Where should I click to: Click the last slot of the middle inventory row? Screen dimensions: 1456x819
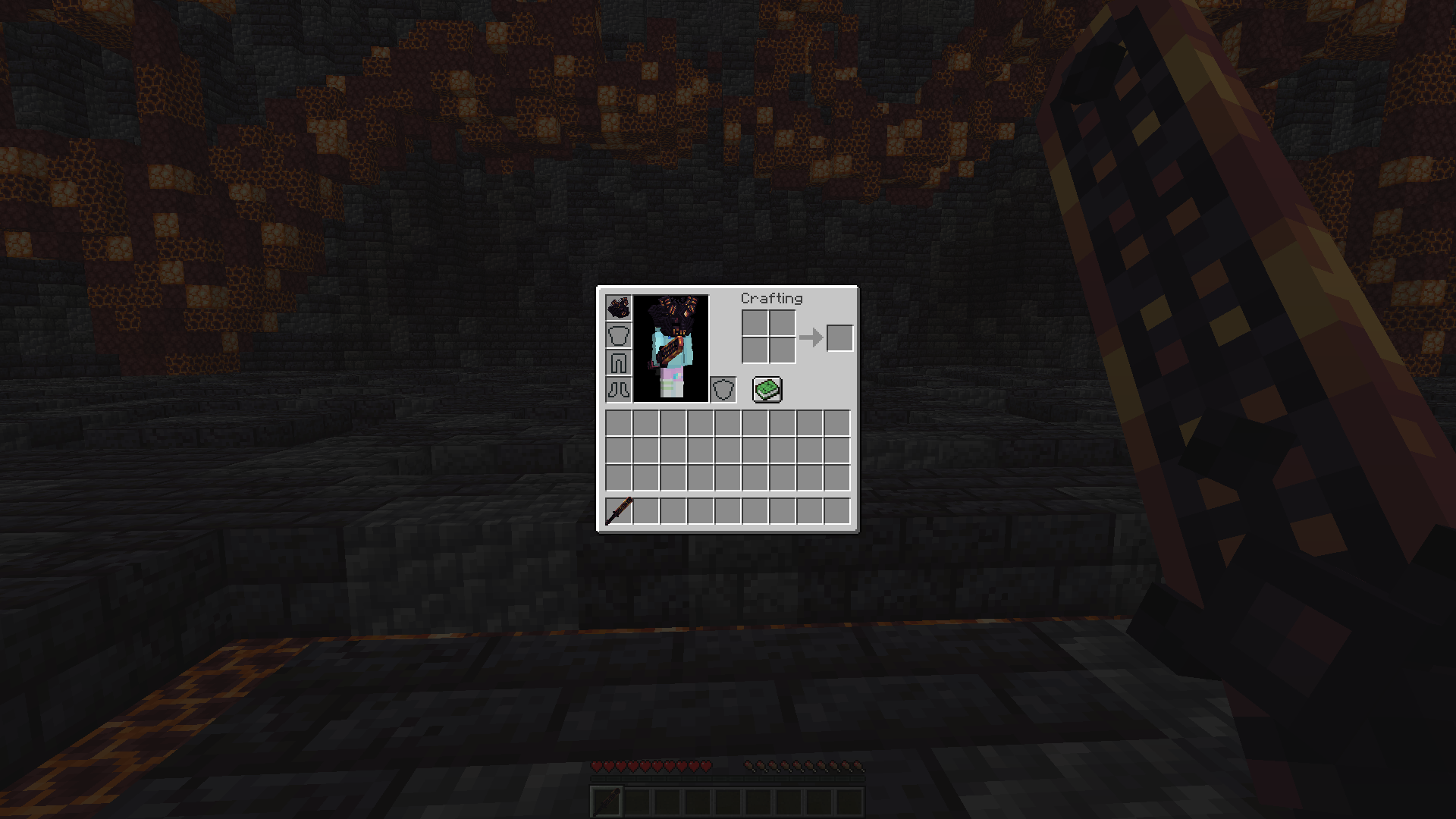837,451
